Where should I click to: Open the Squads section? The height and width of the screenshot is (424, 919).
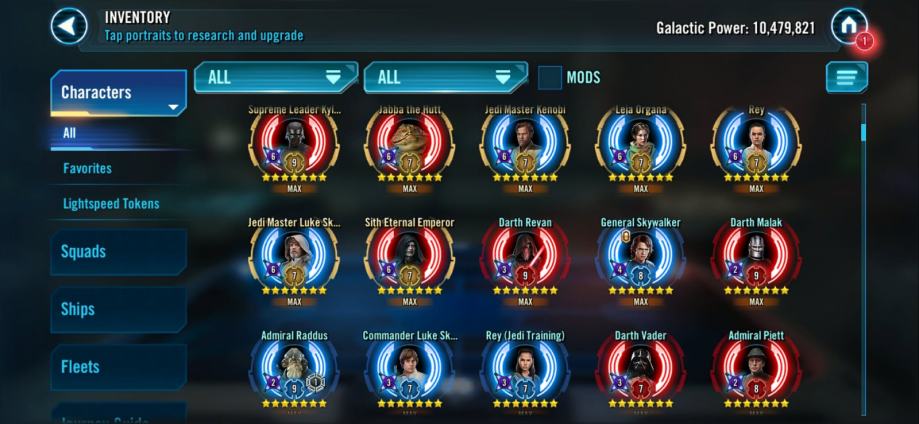coord(118,252)
